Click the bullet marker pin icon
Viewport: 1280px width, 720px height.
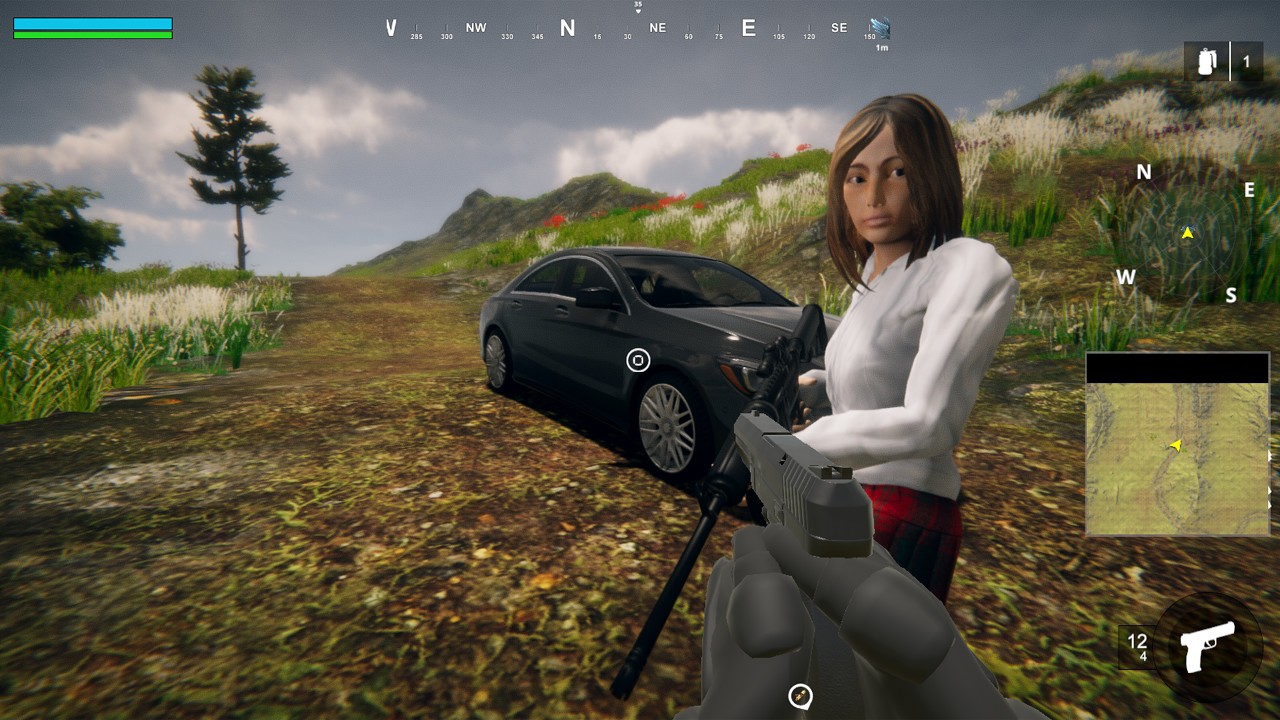tap(800, 696)
